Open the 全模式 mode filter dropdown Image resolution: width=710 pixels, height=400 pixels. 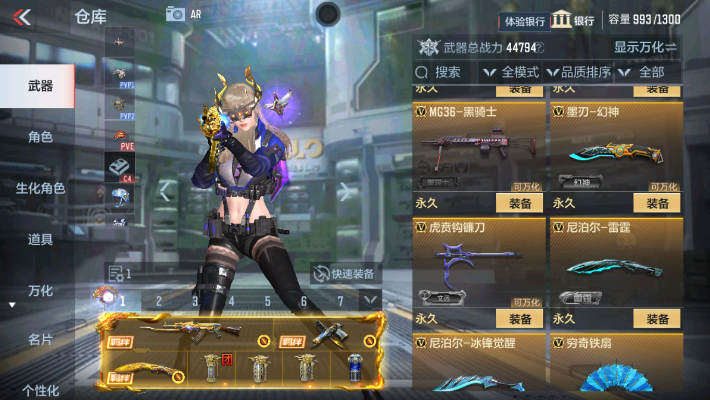(511, 72)
